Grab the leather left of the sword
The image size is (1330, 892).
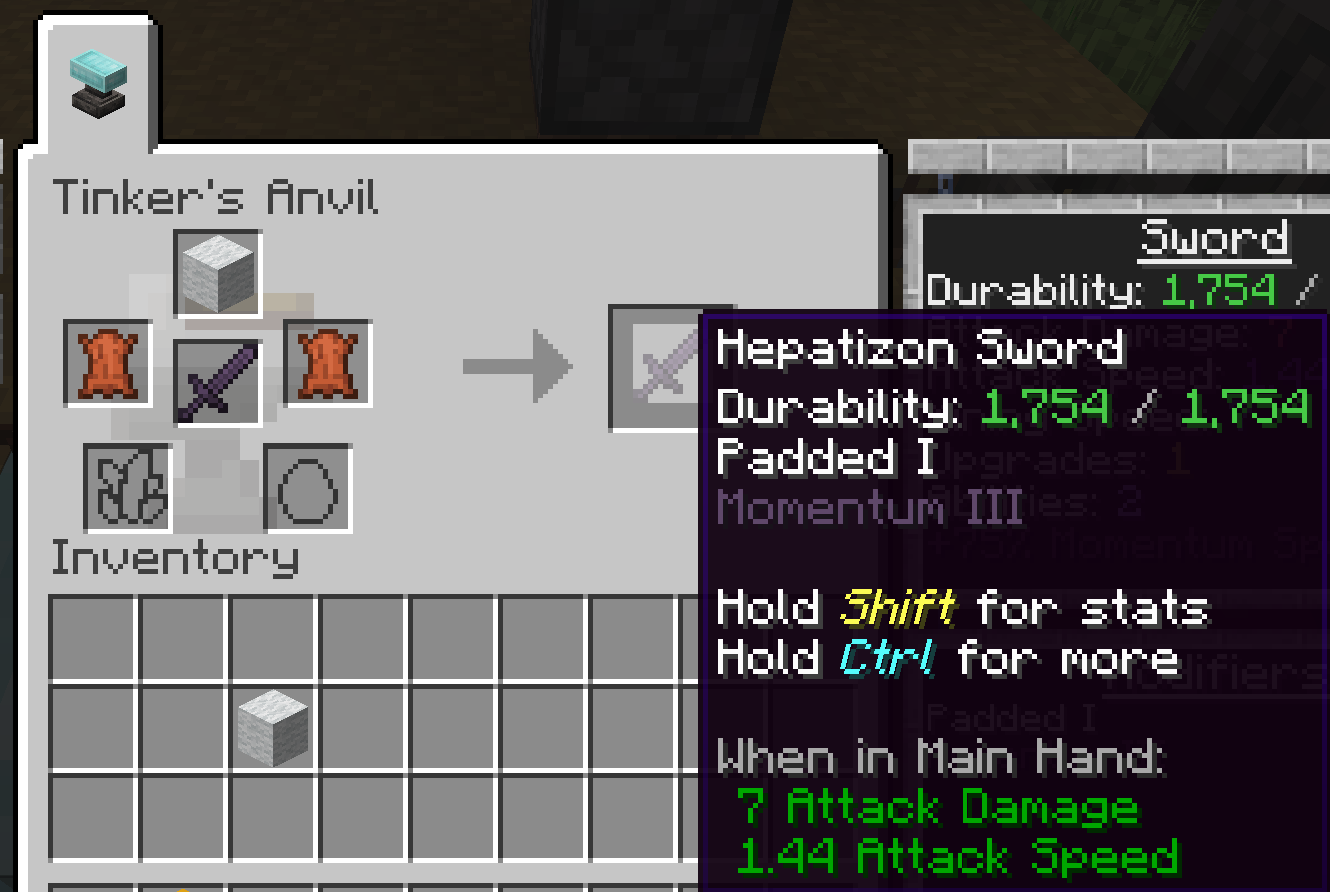(x=108, y=363)
